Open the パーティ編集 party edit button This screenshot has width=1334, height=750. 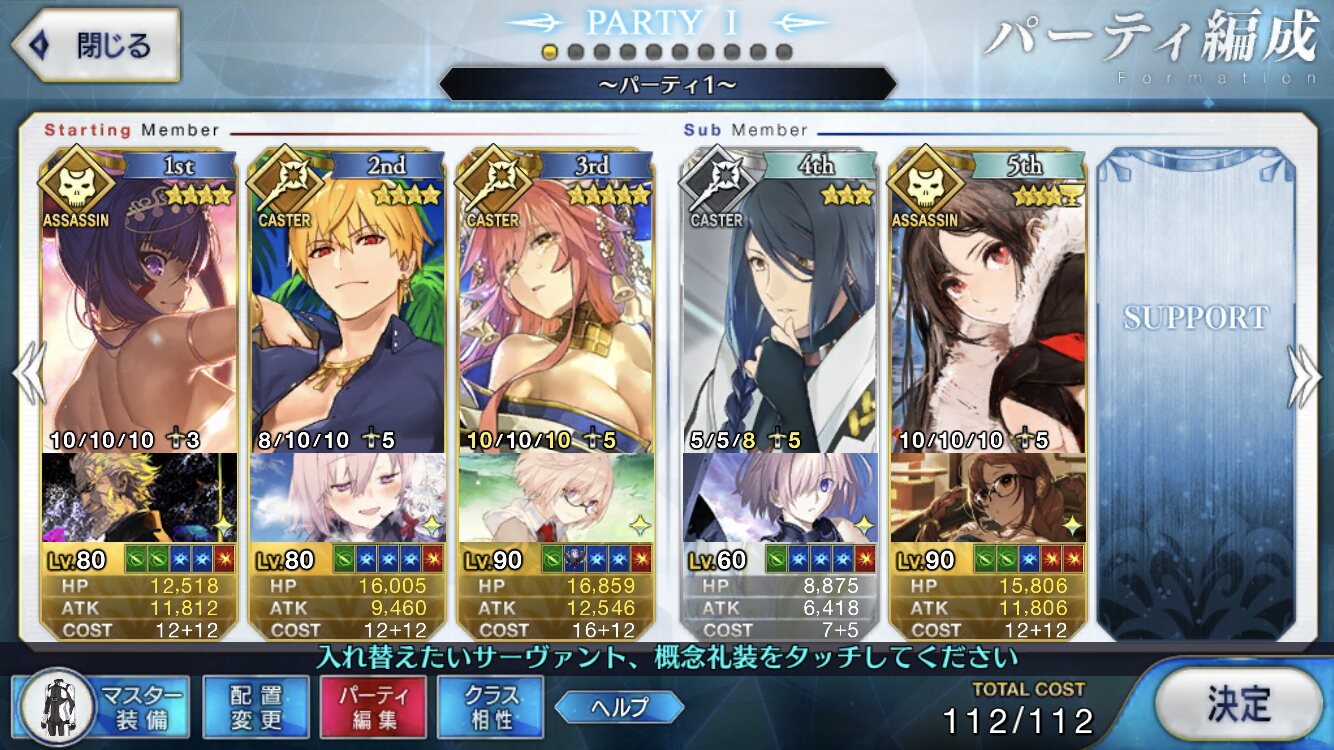click(373, 706)
